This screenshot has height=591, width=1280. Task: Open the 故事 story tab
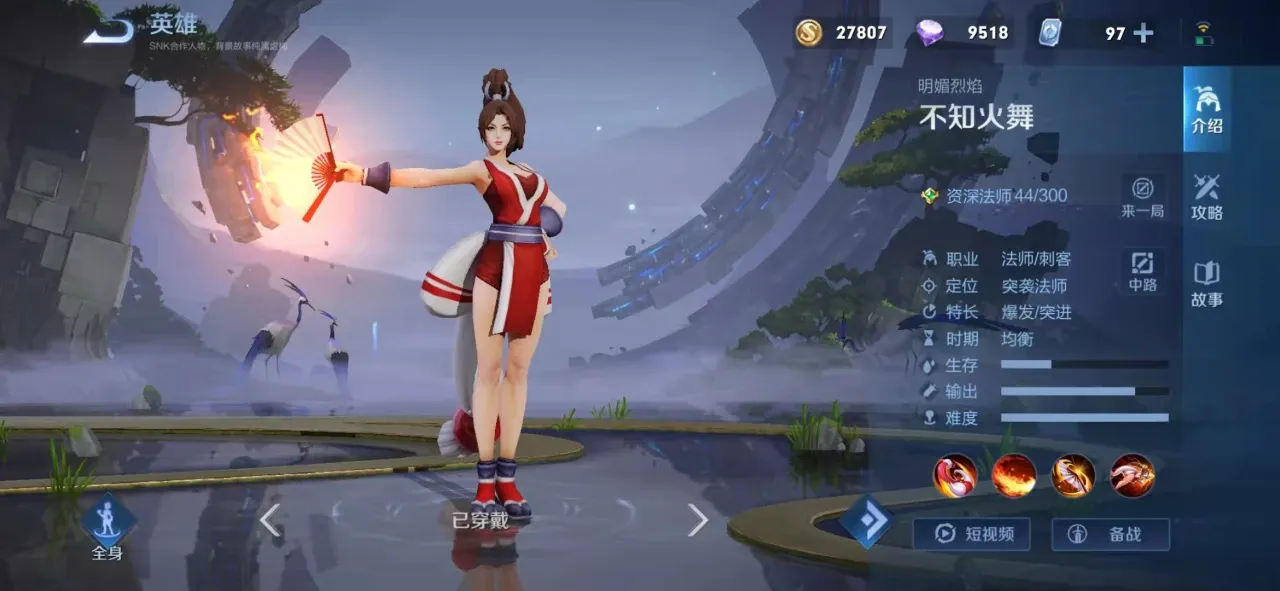tap(1207, 283)
